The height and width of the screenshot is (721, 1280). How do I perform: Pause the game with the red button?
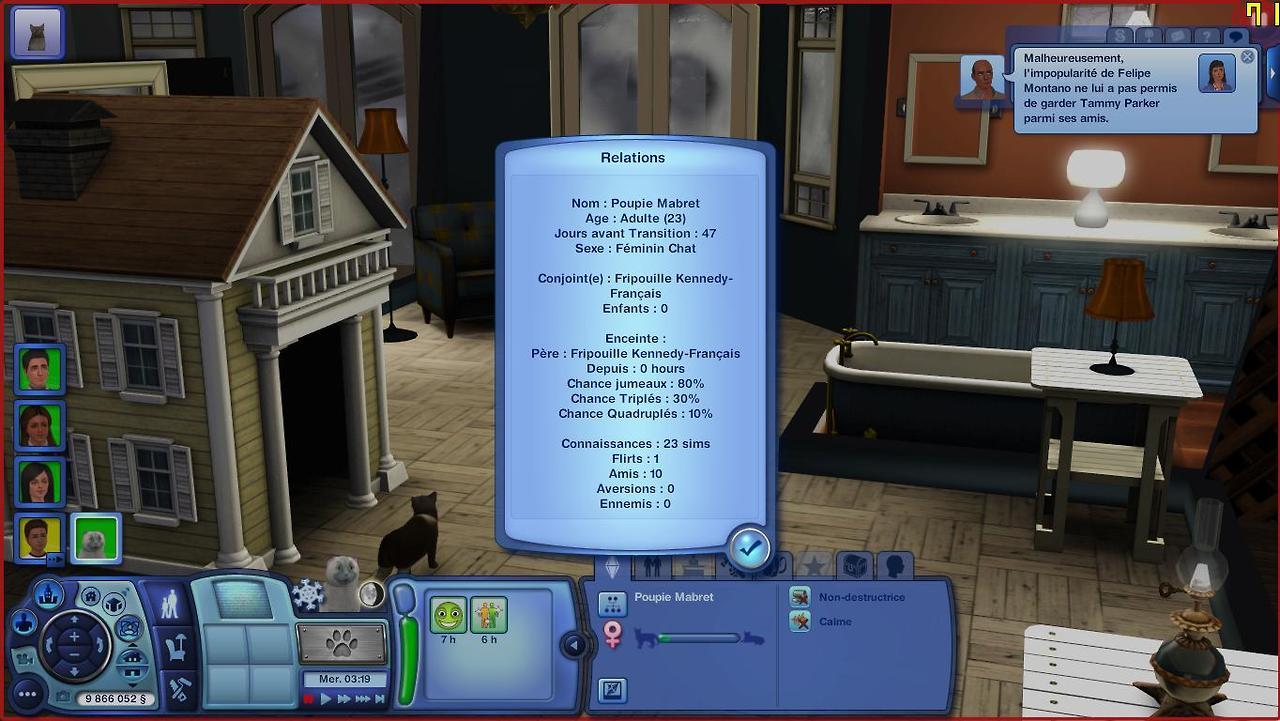pos(309,699)
